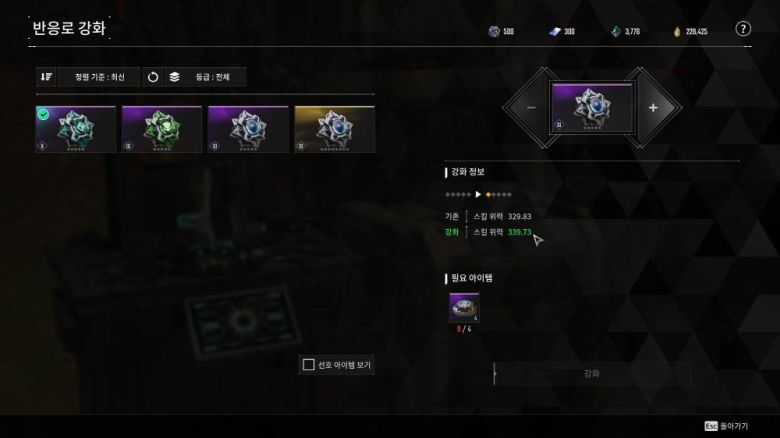Click the circular reset filter button
The image size is (780, 438).
tap(153, 77)
